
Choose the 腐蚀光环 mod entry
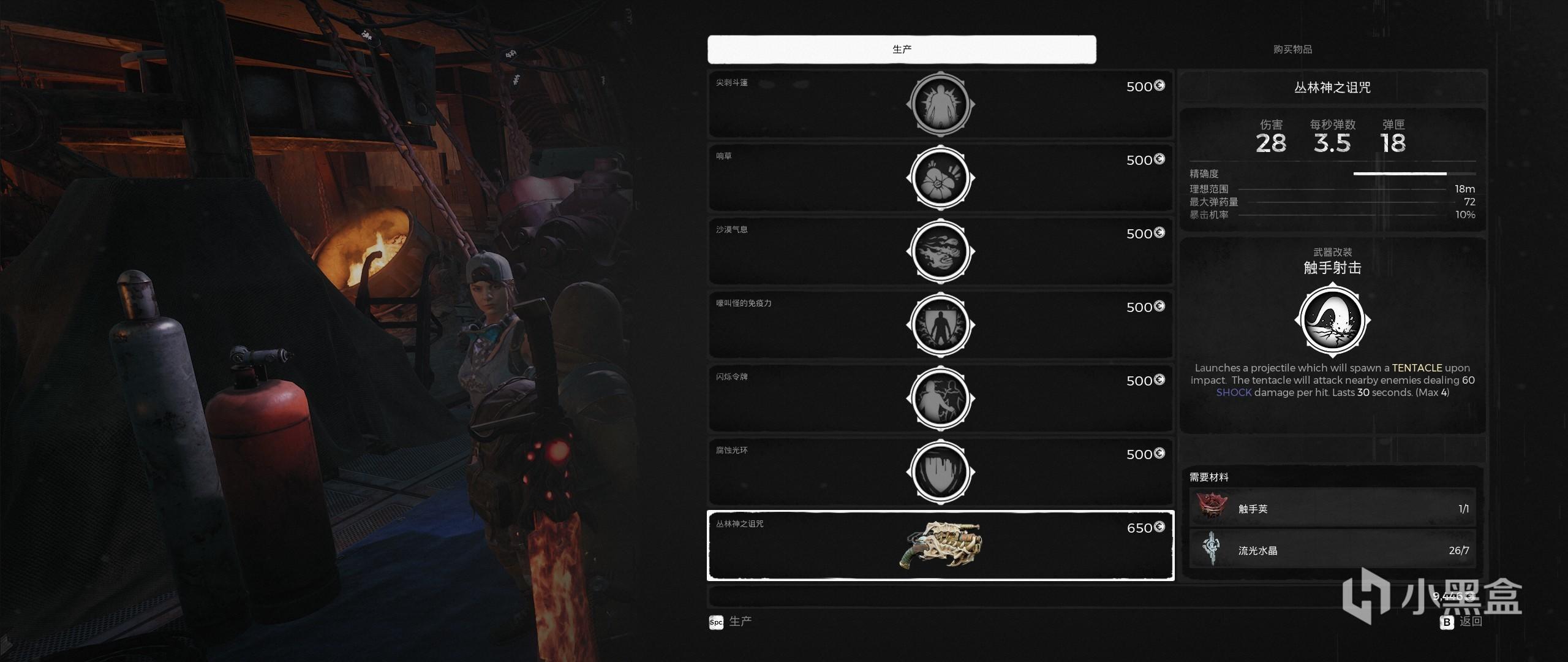pyautogui.click(x=940, y=472)
